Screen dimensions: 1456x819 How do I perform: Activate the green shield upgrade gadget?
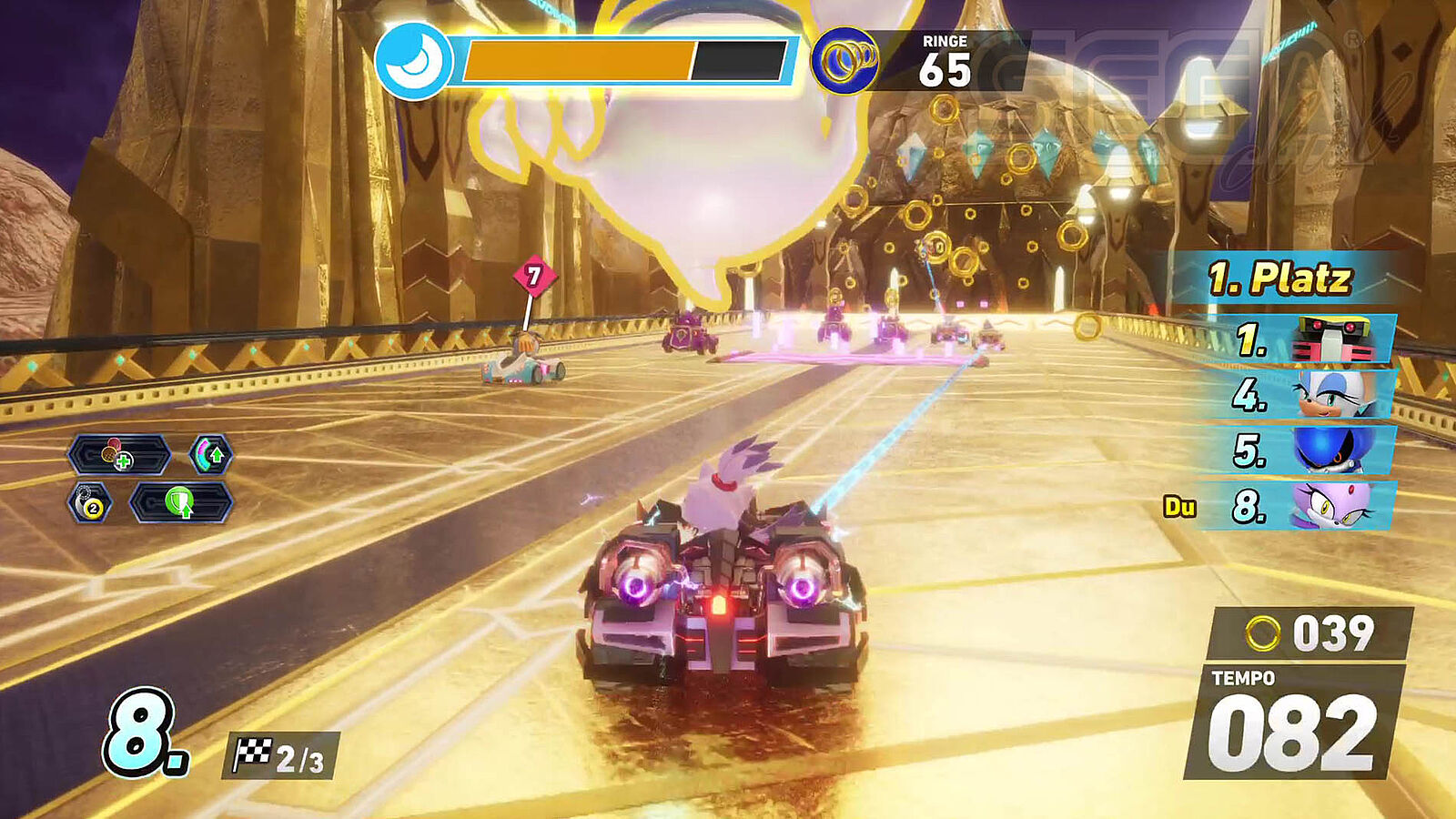pos(180,503)
